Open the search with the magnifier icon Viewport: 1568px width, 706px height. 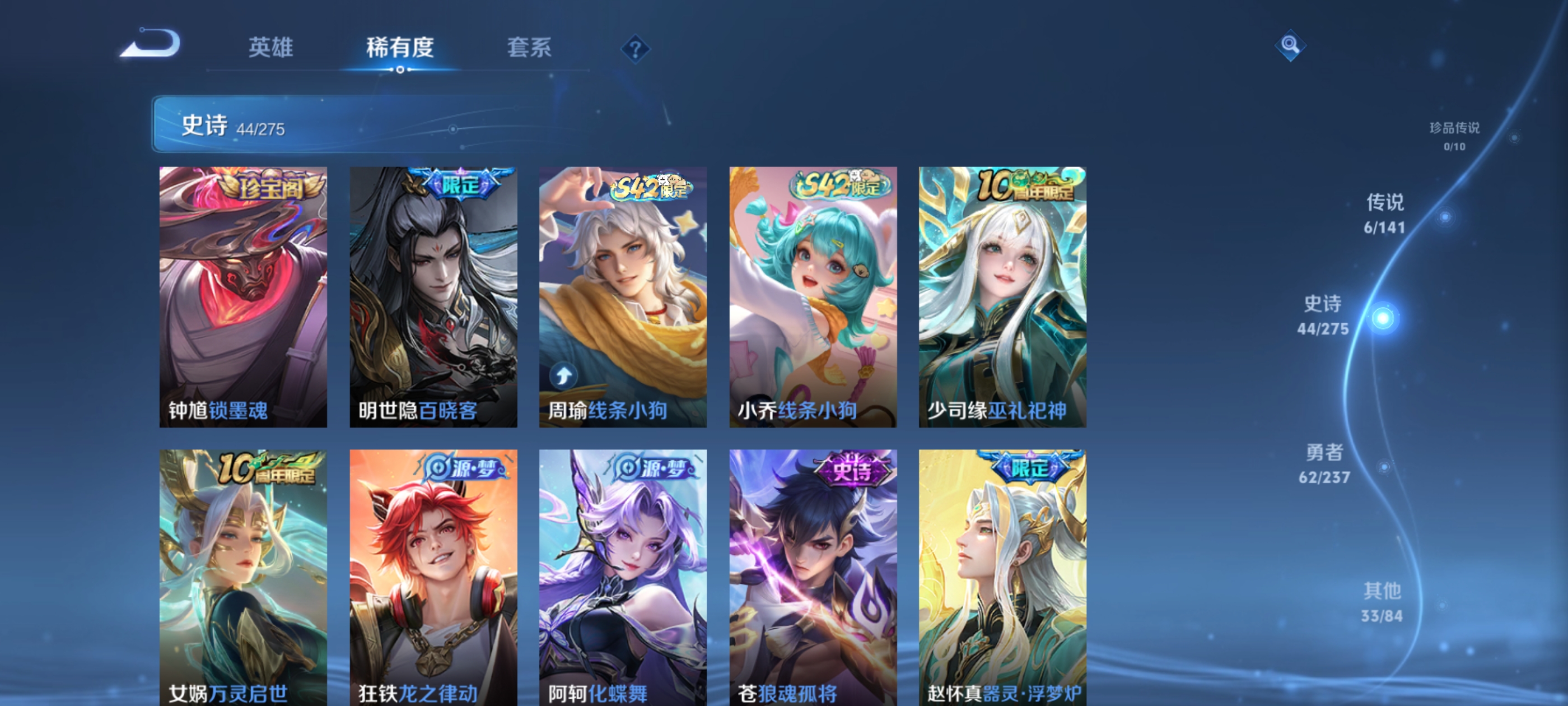pos(1291,46)
